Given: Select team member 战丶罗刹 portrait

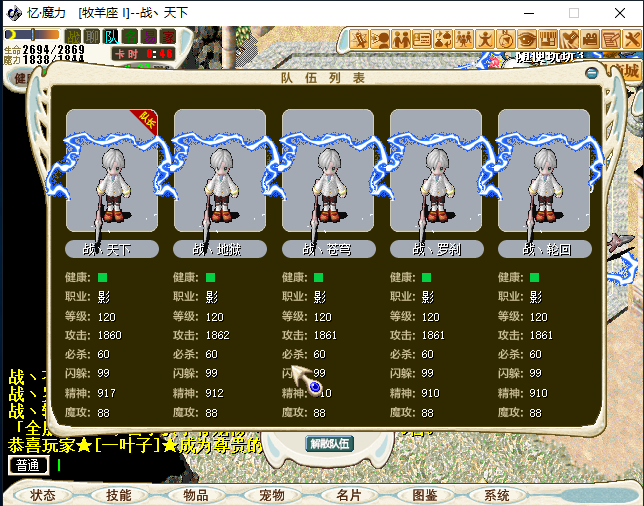Looking at the screenshot, I should click(x=436, y=170).
